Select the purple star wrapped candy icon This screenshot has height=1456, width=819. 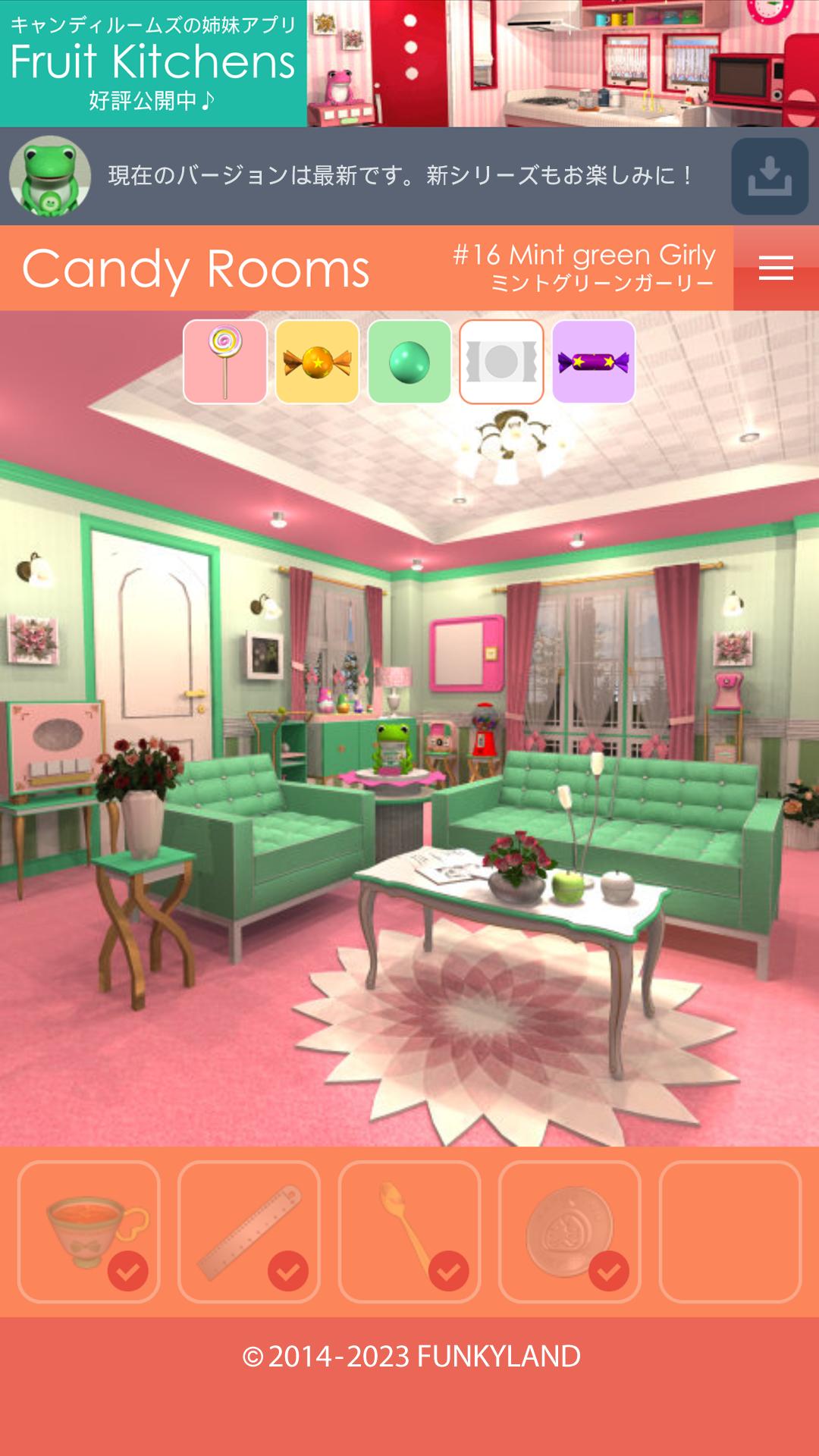click(594, 362)
